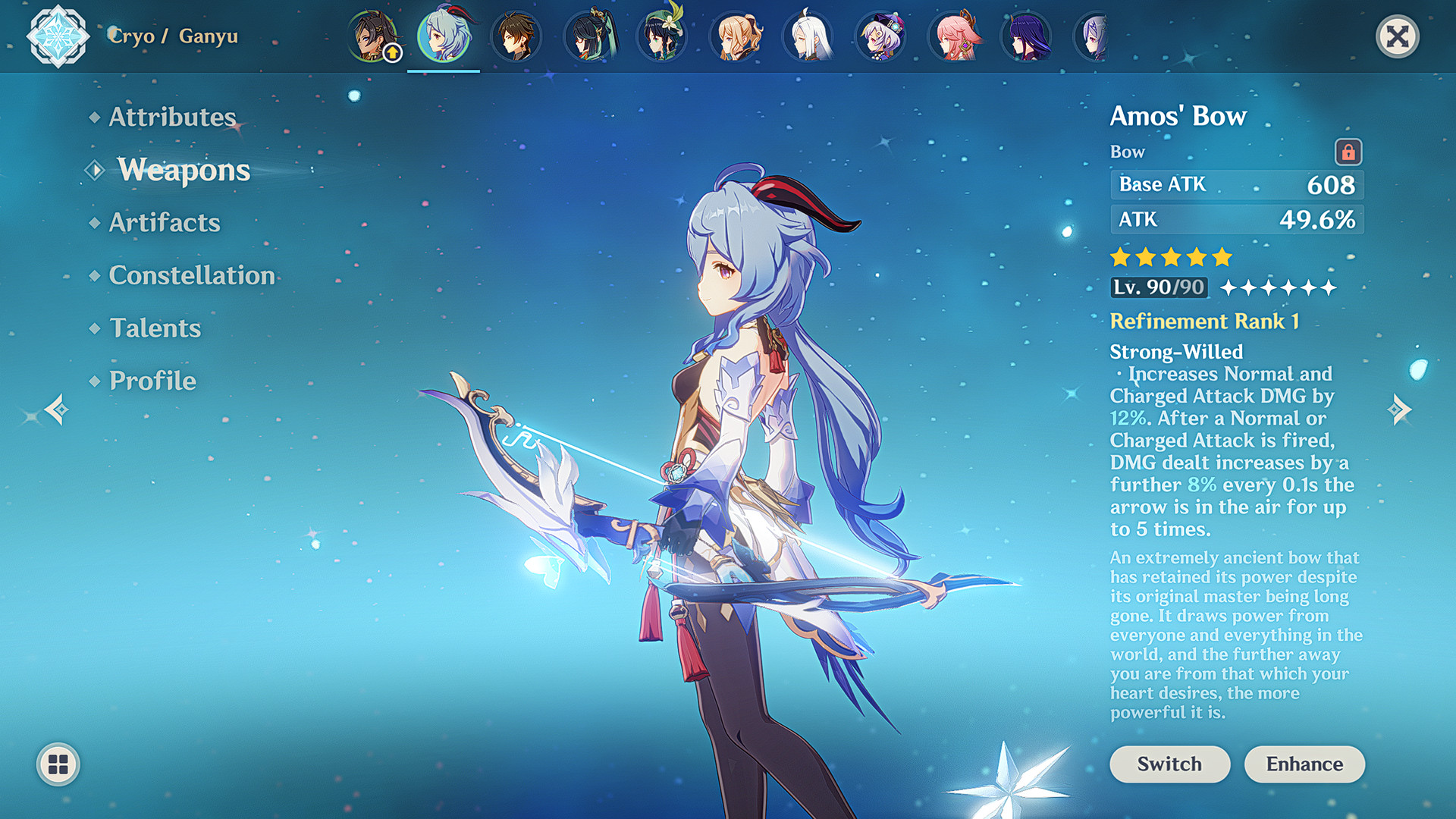This screenshot has height=819, width=1456.
Task: Toggle the weapon lock on Amos' Bow
Action: point(1351,151)
